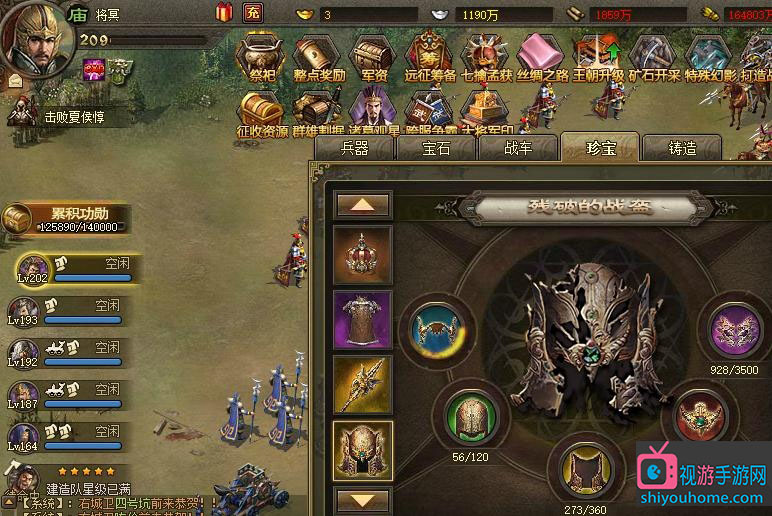Open the 王朝升级 dynasty upgrade icon
This screenshot has width=772, height=516.
click(598, 54)
